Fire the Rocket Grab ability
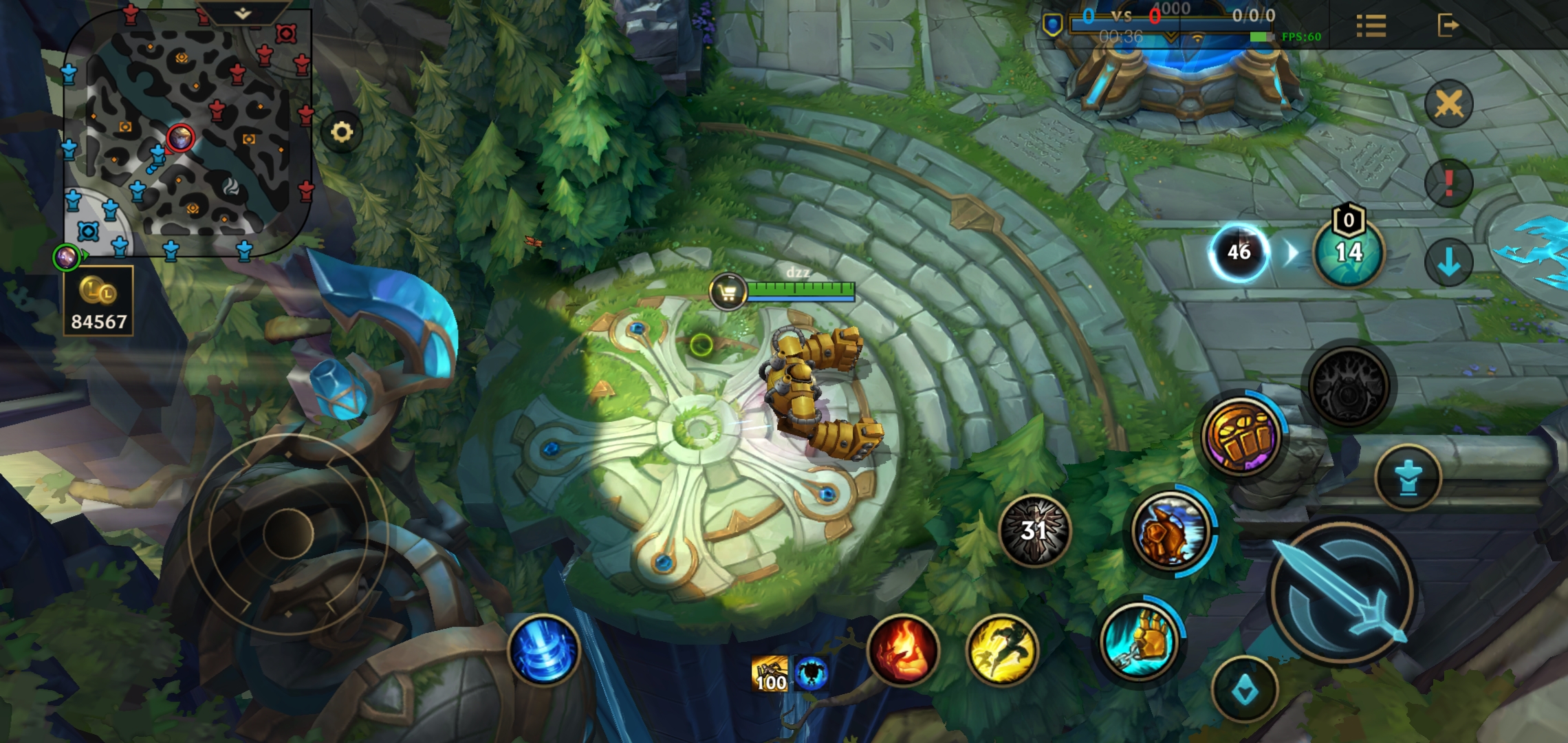This screenshot has width=1568, height=743. pos(1140,642)
